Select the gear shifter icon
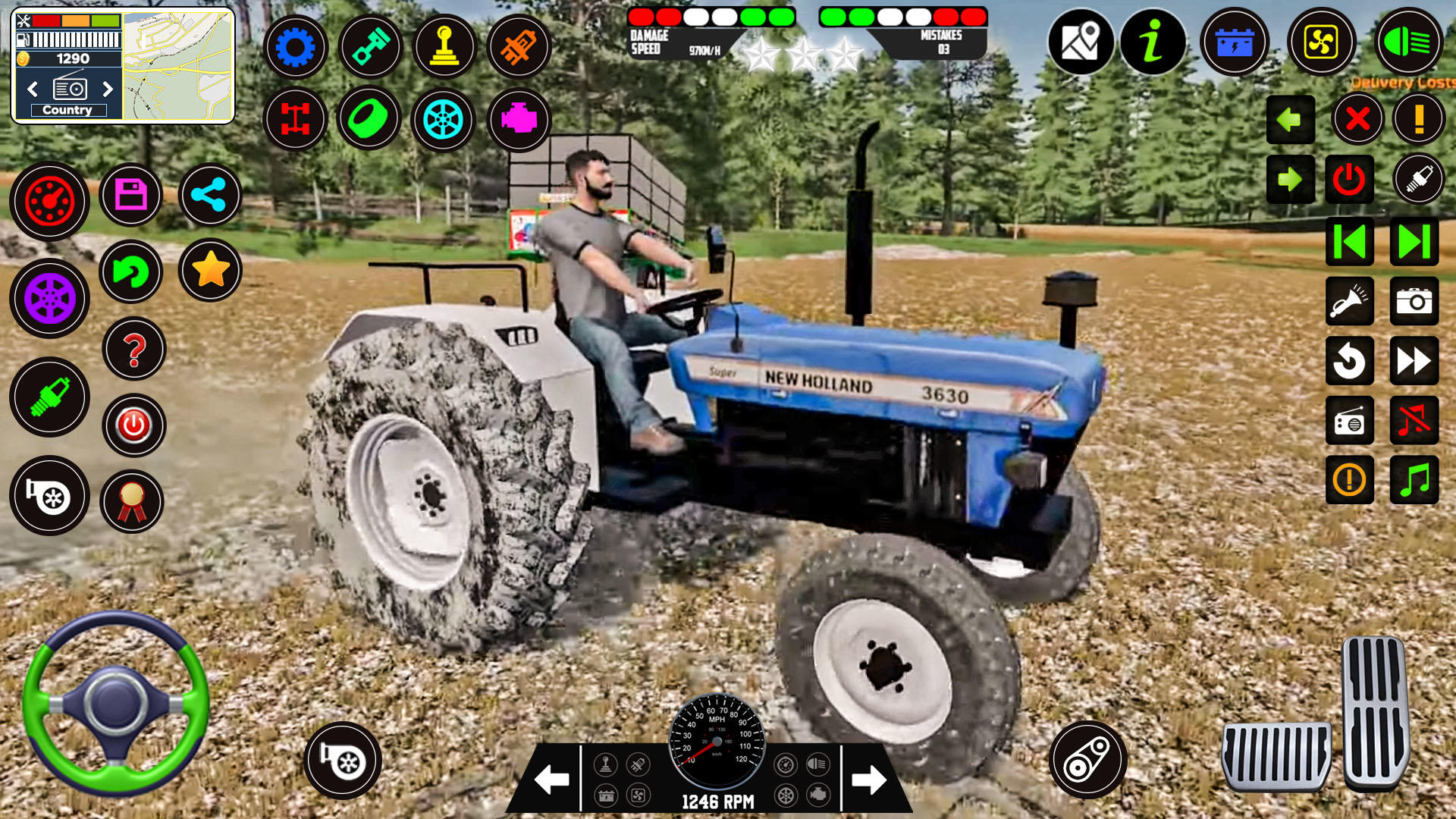The image size is (1456, 819). click(x=444, y=47)
